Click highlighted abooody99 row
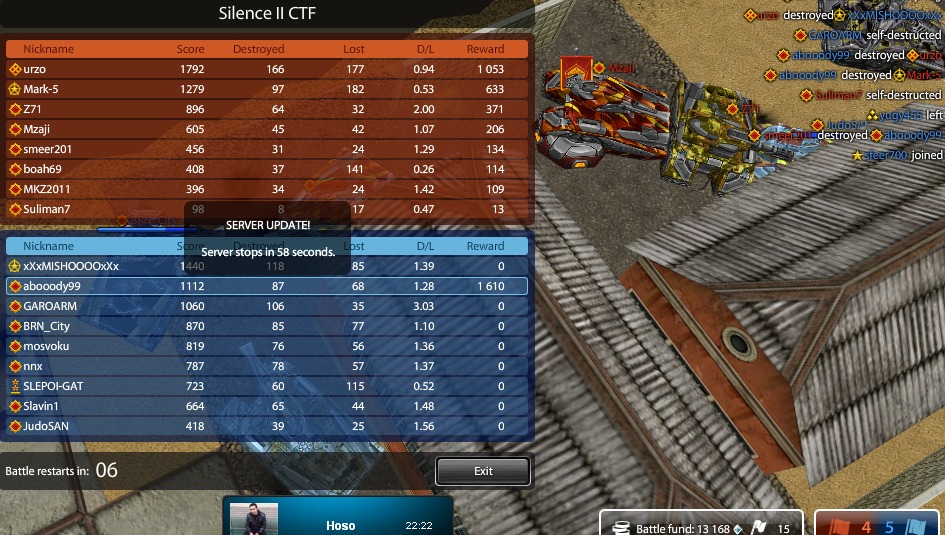 pyautogui.click(x=267, y=286)
